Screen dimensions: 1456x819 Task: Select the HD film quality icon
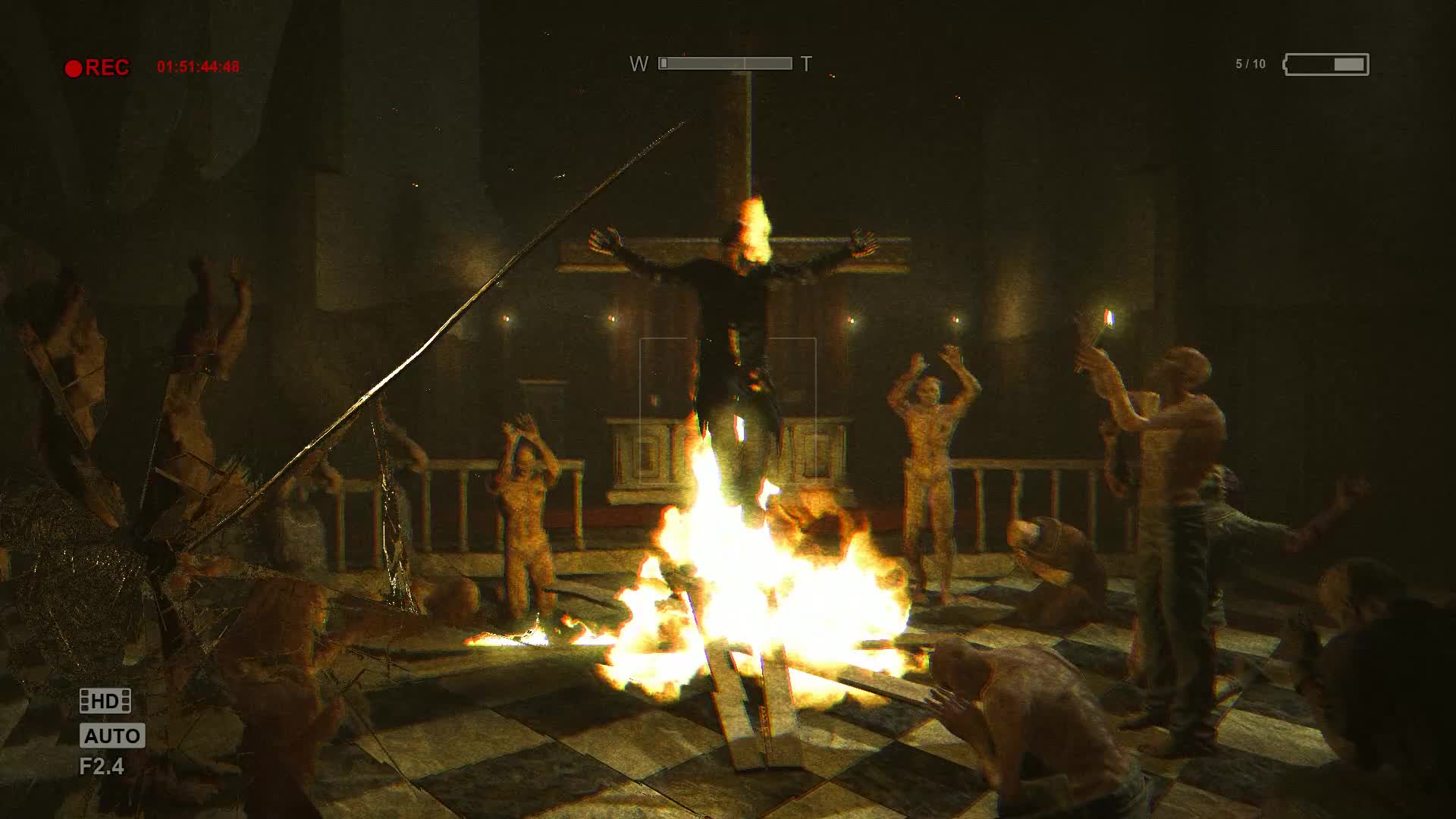[x=105, y=701]
